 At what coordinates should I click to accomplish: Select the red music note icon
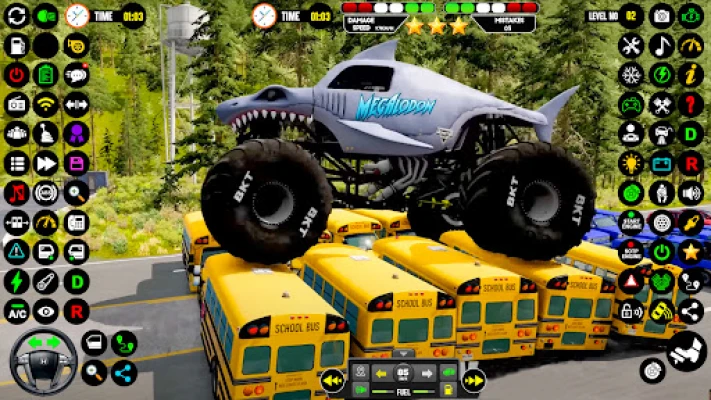pyautogui.click(x=16, y=192)
